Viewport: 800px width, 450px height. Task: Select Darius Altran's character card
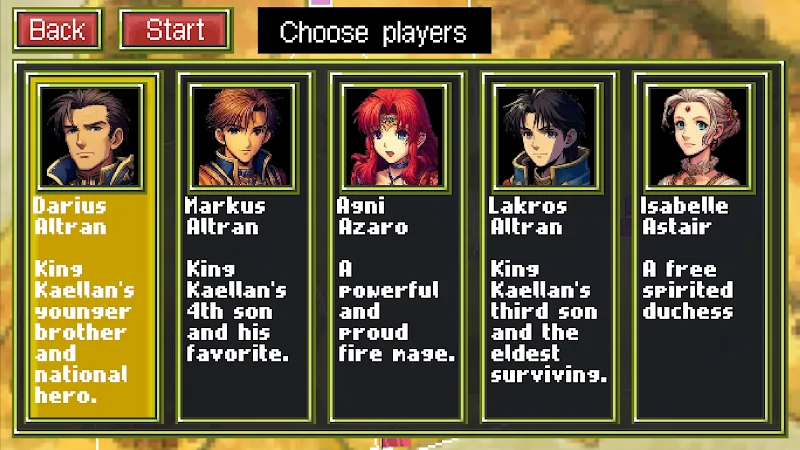(92, 245)
